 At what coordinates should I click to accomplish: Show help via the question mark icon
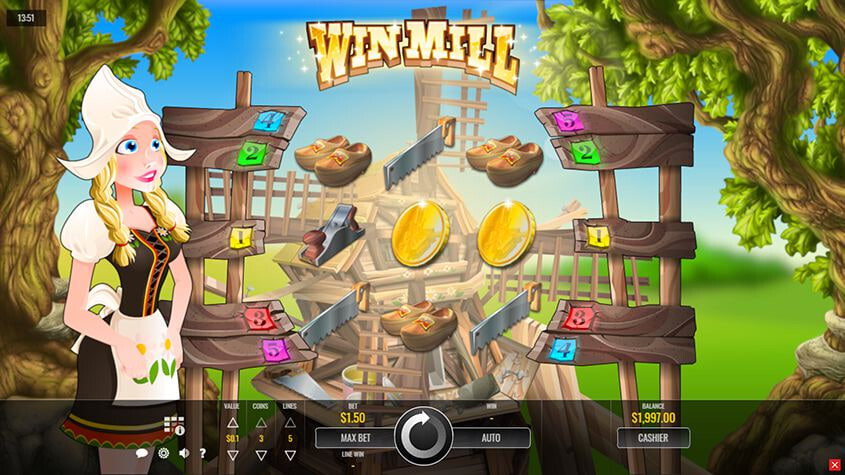pyautogui.click(x=202, y=453)
